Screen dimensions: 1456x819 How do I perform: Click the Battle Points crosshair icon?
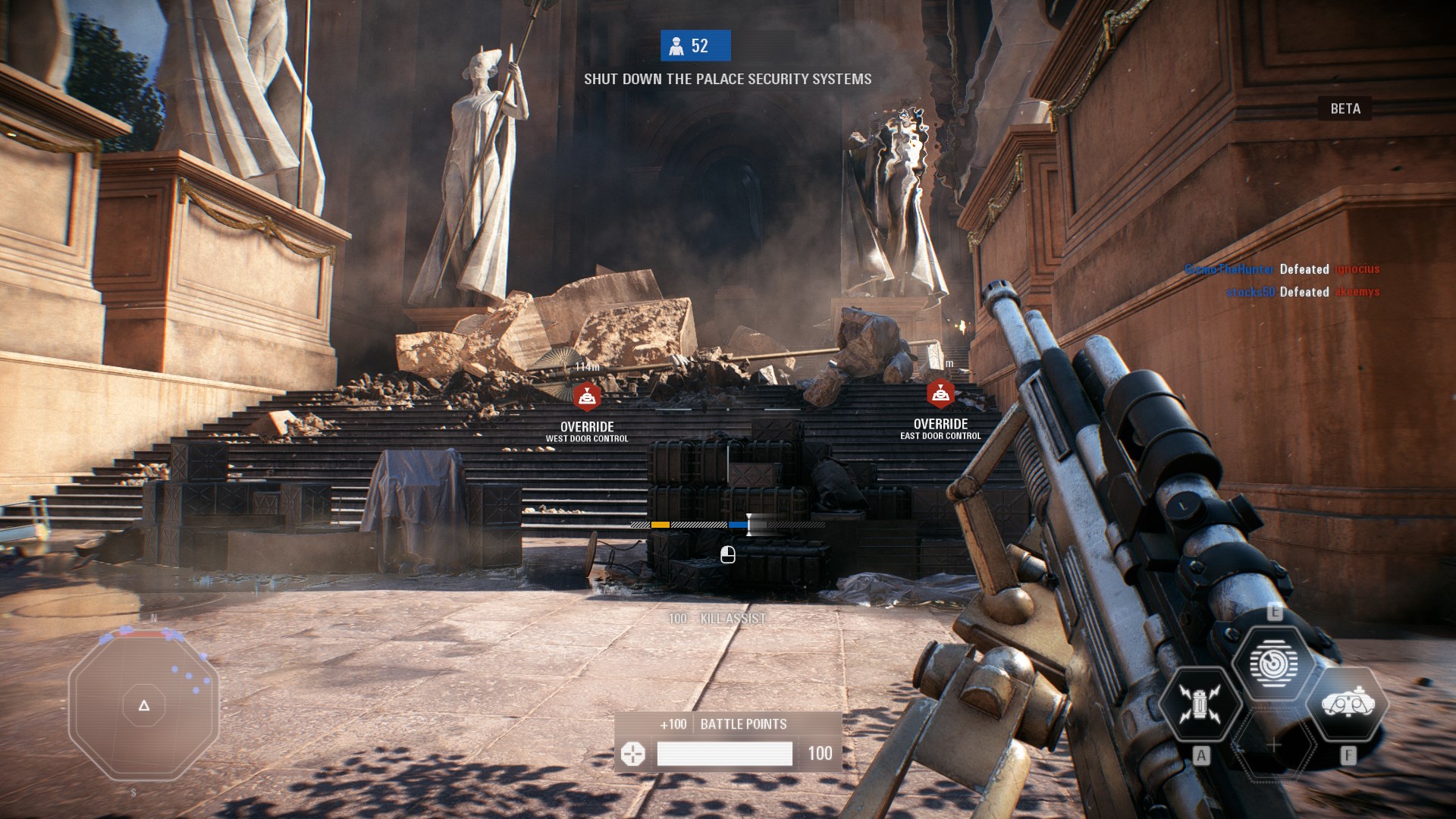pos(632,754)
